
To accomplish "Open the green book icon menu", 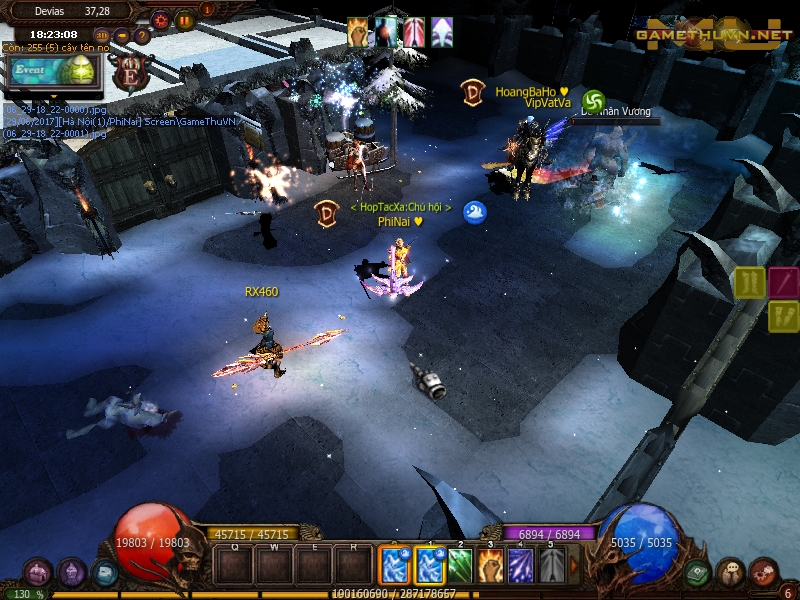I will (x=699, y=572).
